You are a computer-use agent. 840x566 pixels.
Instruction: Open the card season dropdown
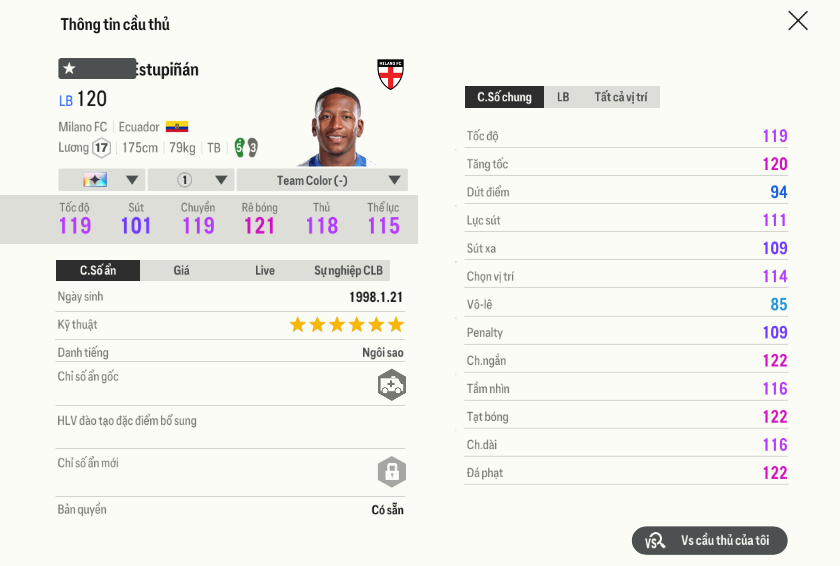pos(101,180)
